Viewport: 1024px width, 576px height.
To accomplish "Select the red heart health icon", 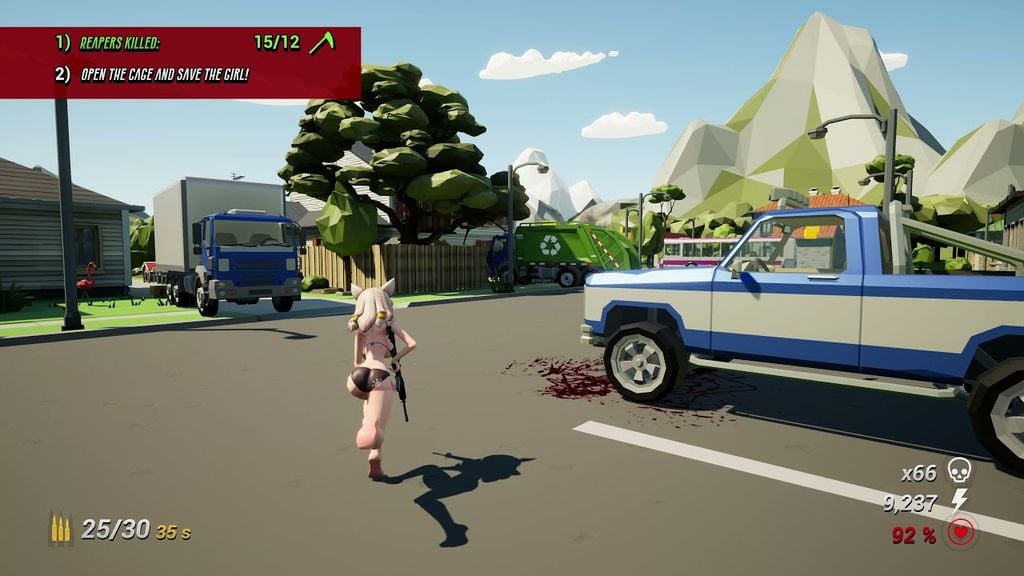I will (x=961, y=533).
